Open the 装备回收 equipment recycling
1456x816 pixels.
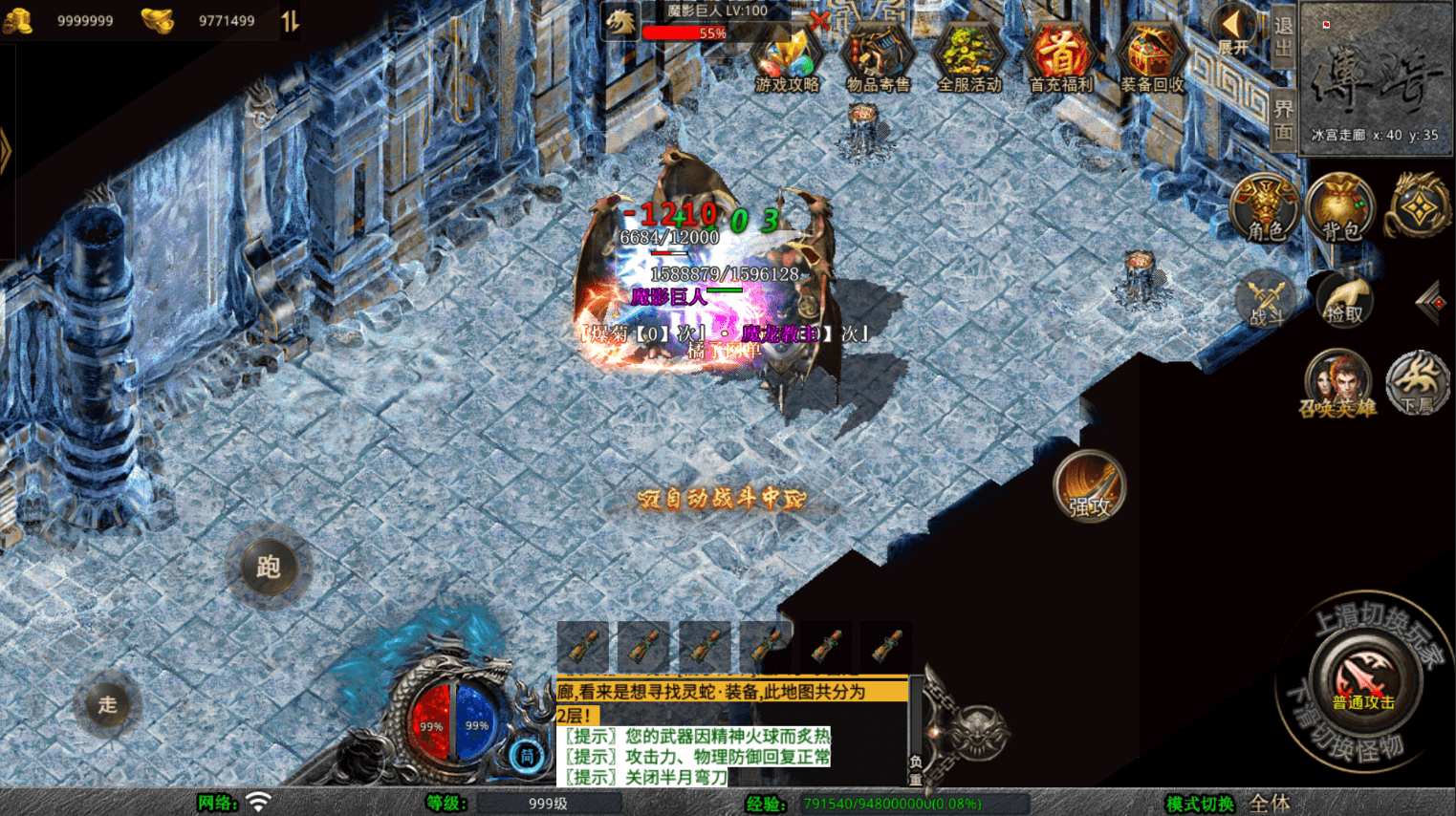pos(1151,59)
